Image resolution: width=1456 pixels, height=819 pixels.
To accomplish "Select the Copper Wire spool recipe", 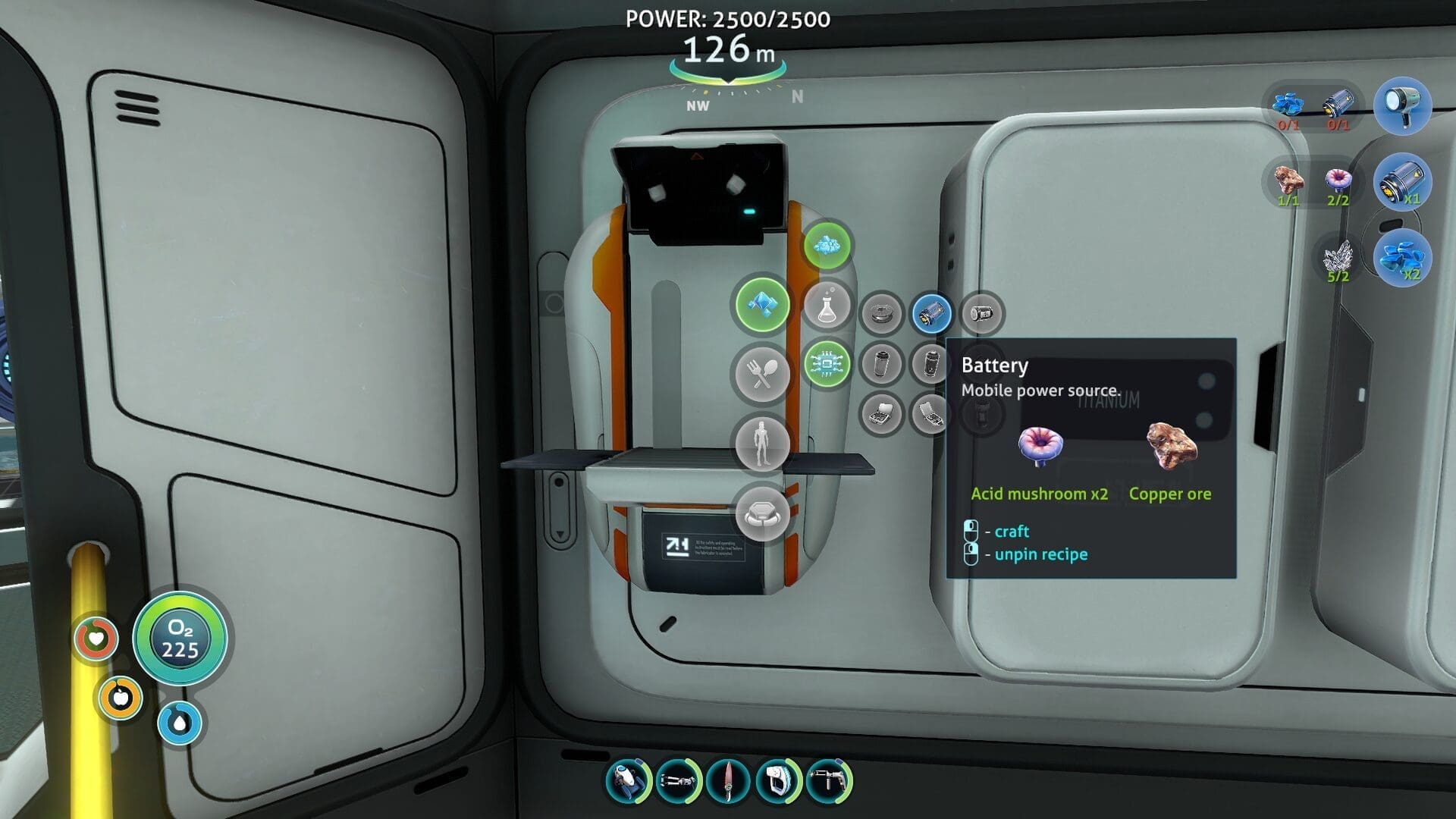I will 882,313.
